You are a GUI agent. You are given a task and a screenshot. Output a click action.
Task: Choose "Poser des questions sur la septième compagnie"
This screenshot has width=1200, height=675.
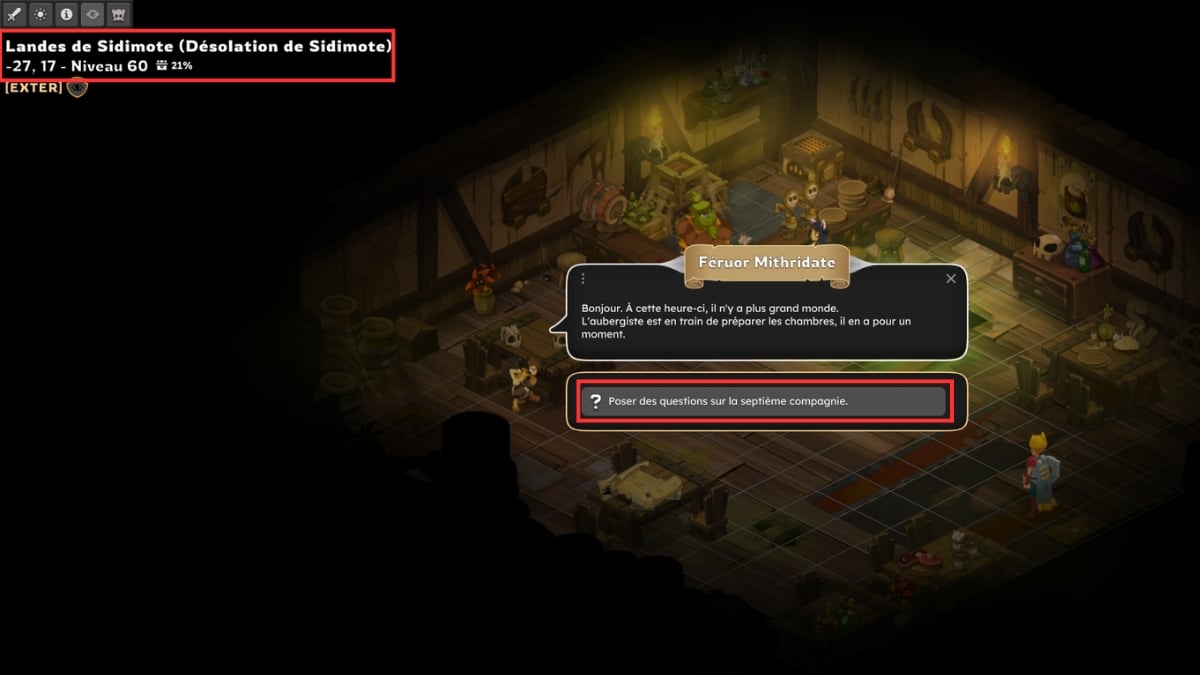[x=764, y=402]
